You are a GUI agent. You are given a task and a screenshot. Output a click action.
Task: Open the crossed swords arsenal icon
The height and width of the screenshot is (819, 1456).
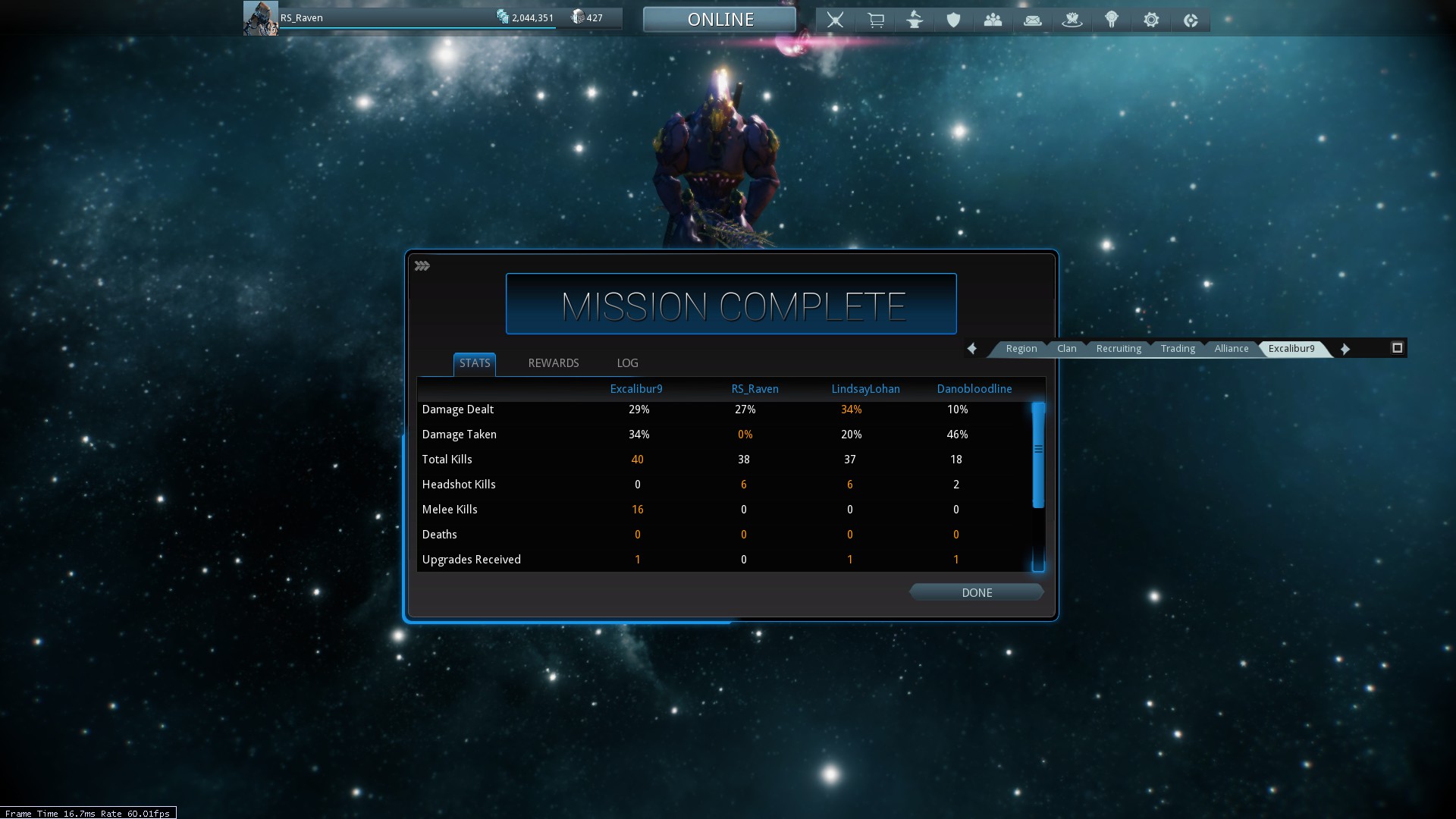[x=835, y=20]
